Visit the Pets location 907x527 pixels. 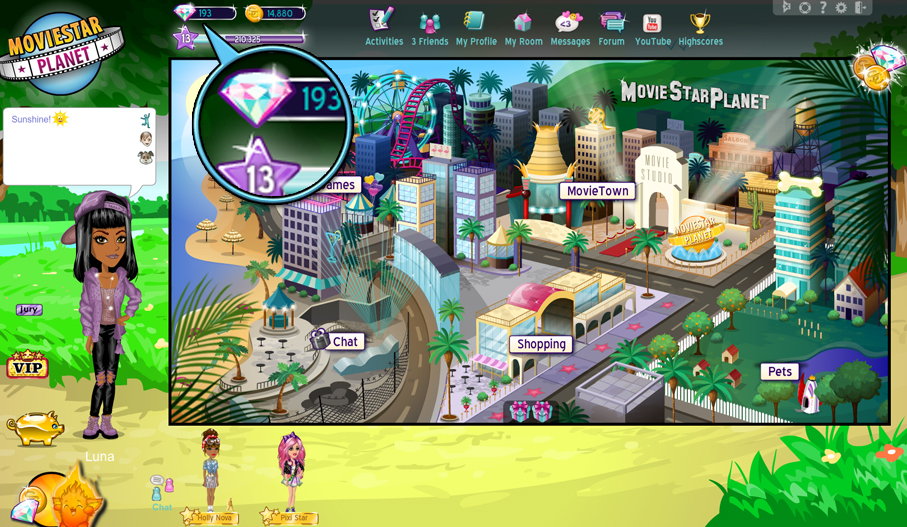(x=780, y=372)
